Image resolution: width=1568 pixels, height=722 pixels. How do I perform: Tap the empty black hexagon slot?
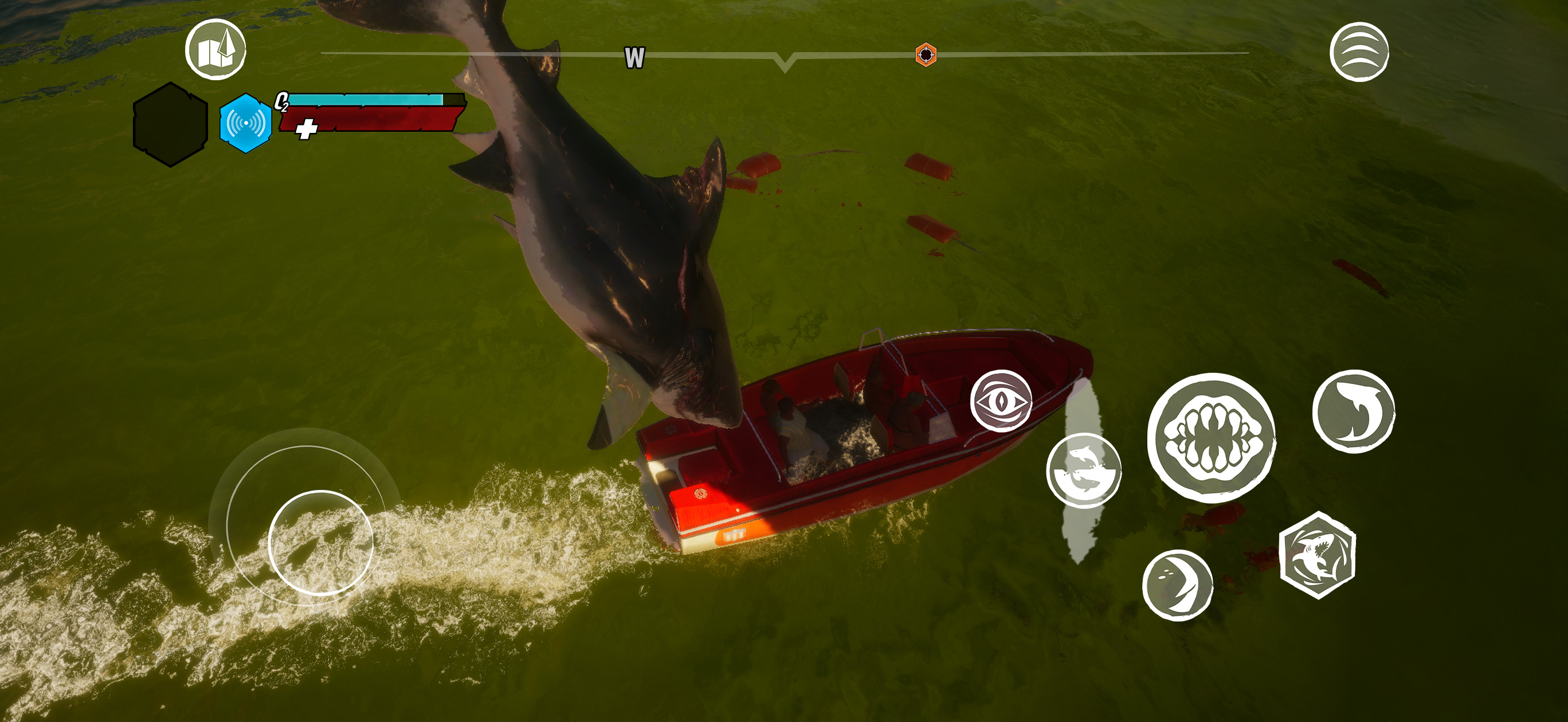(x=170, y=125)
